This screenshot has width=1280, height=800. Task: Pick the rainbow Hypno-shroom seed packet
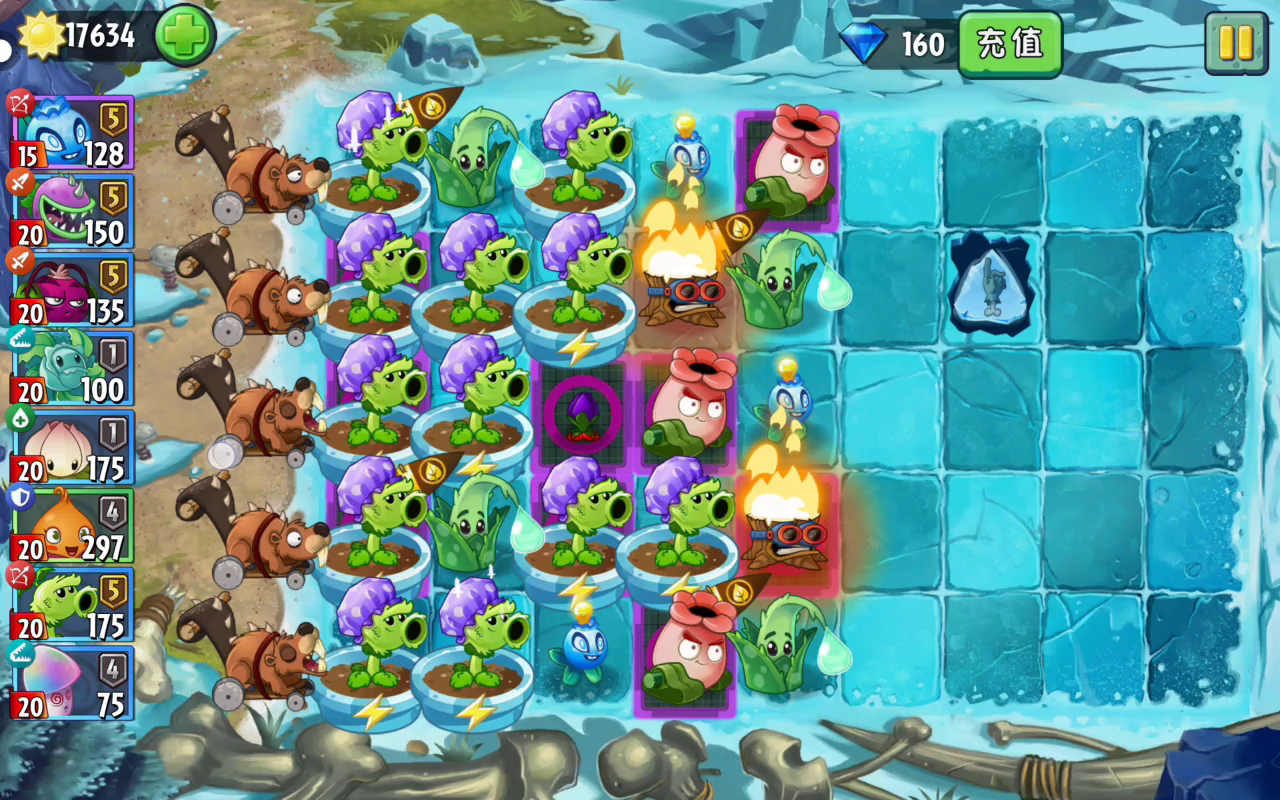click(72, 685)
